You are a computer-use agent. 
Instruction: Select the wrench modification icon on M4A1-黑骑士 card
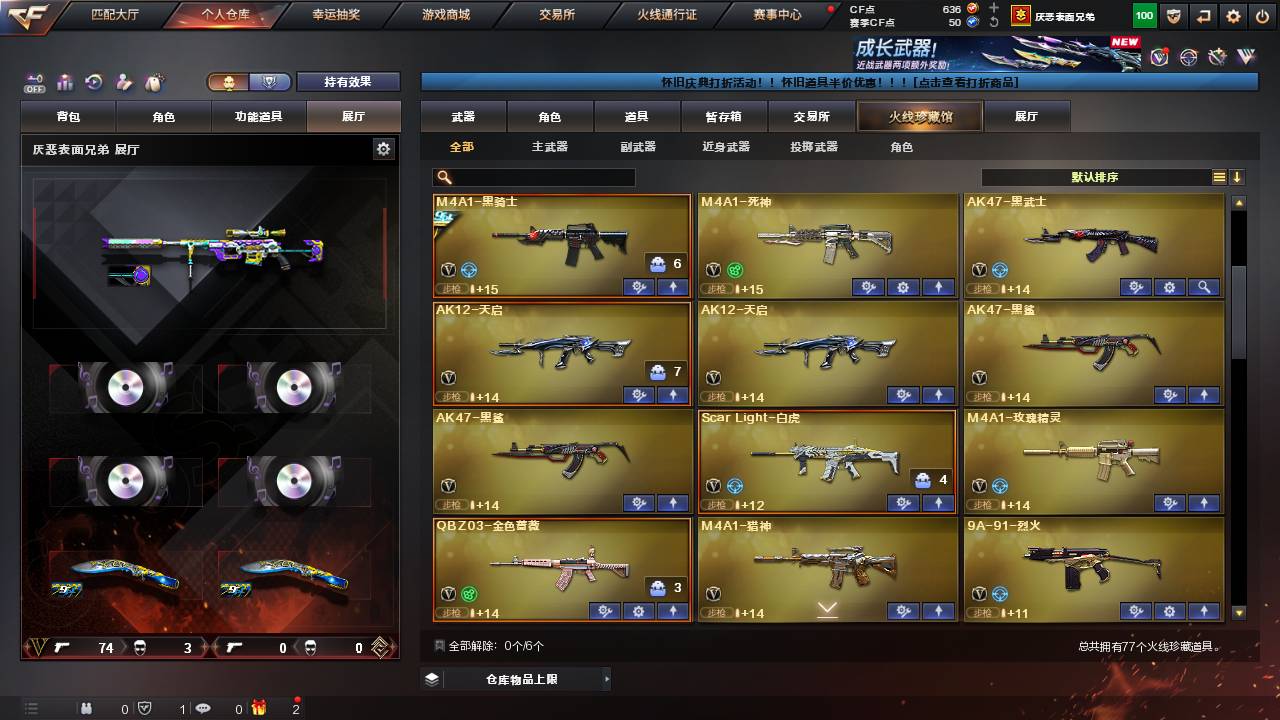(639, 287)
